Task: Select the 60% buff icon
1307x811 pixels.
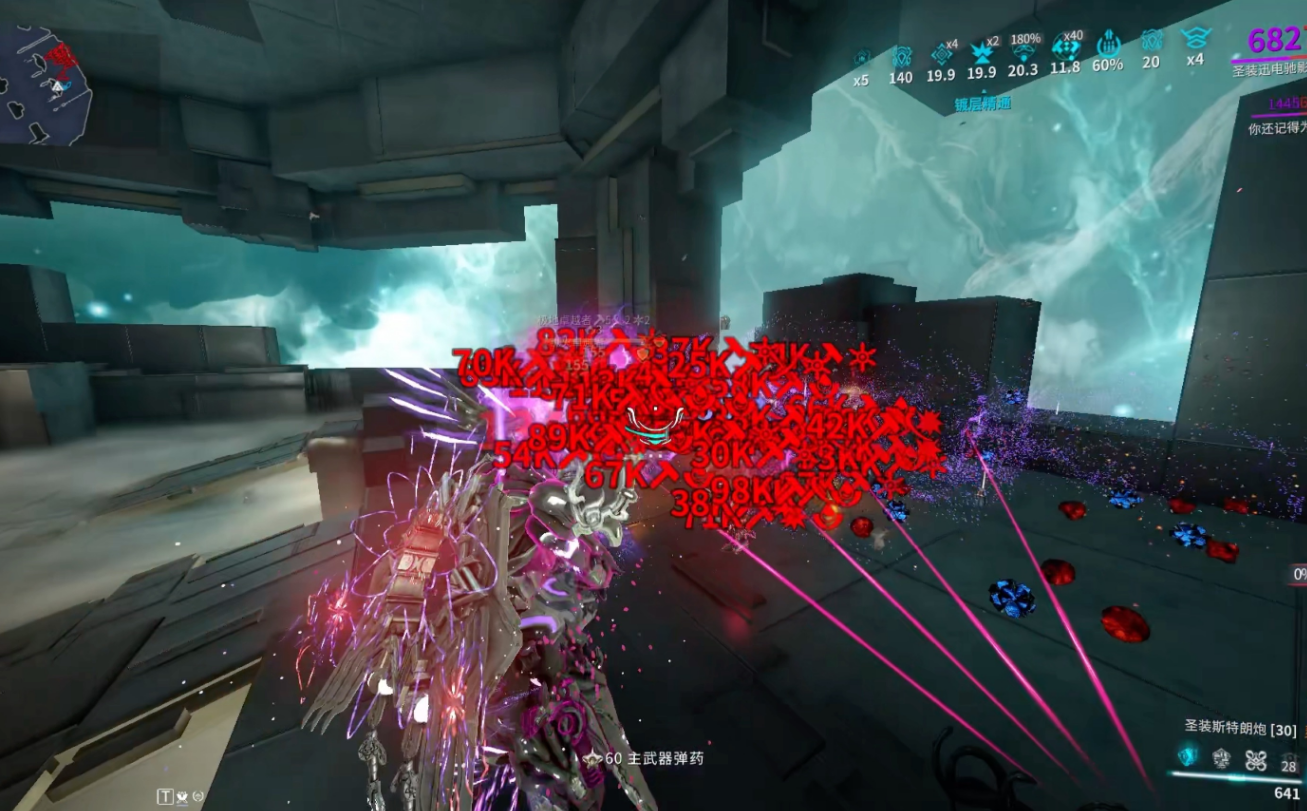Action: point(1108,46)
